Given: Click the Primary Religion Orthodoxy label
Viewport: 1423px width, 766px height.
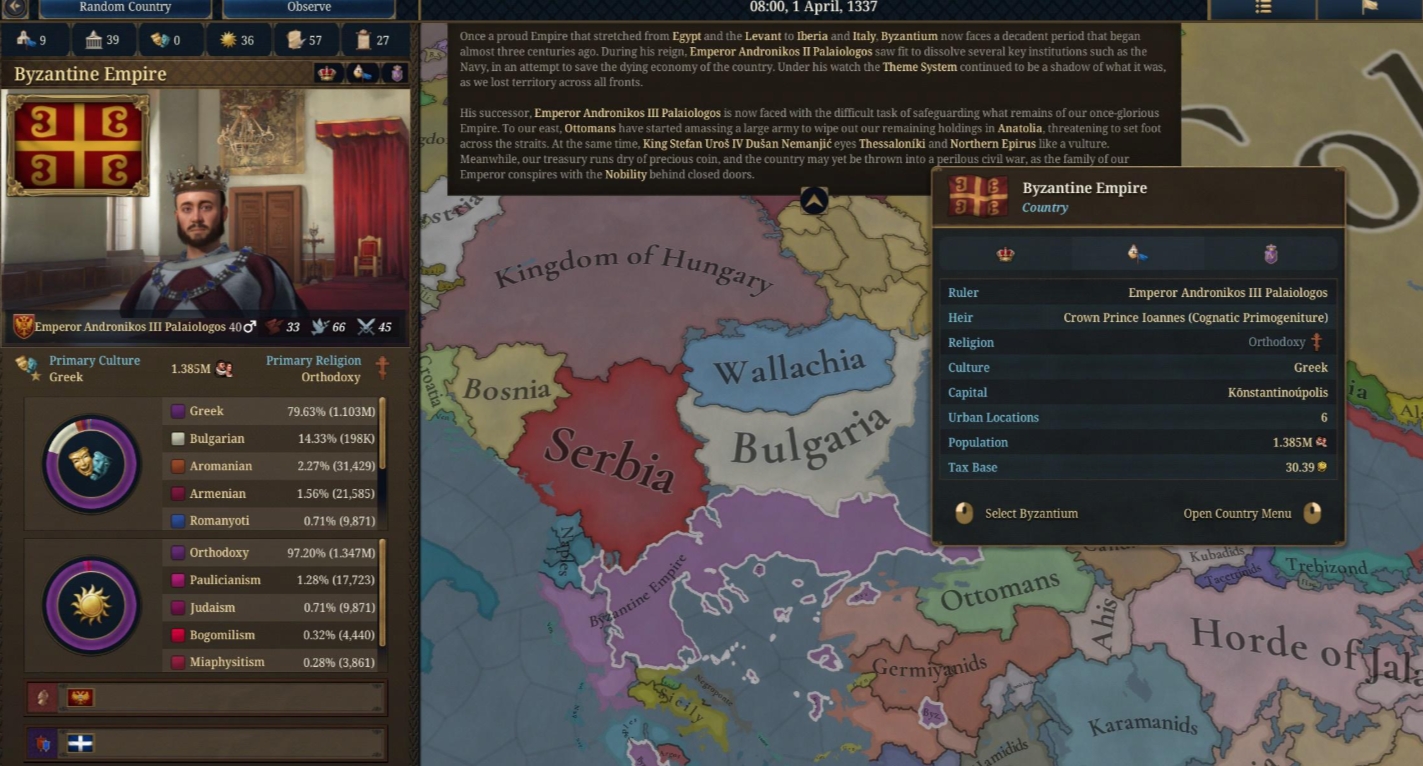Looking at the screenshot, I should pyautogui.click(x=312, y=369).
